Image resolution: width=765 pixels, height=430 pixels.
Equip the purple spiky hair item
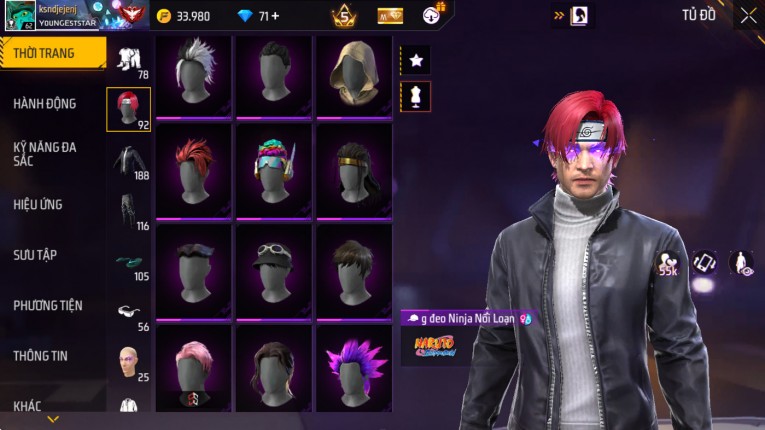point(353,366)
